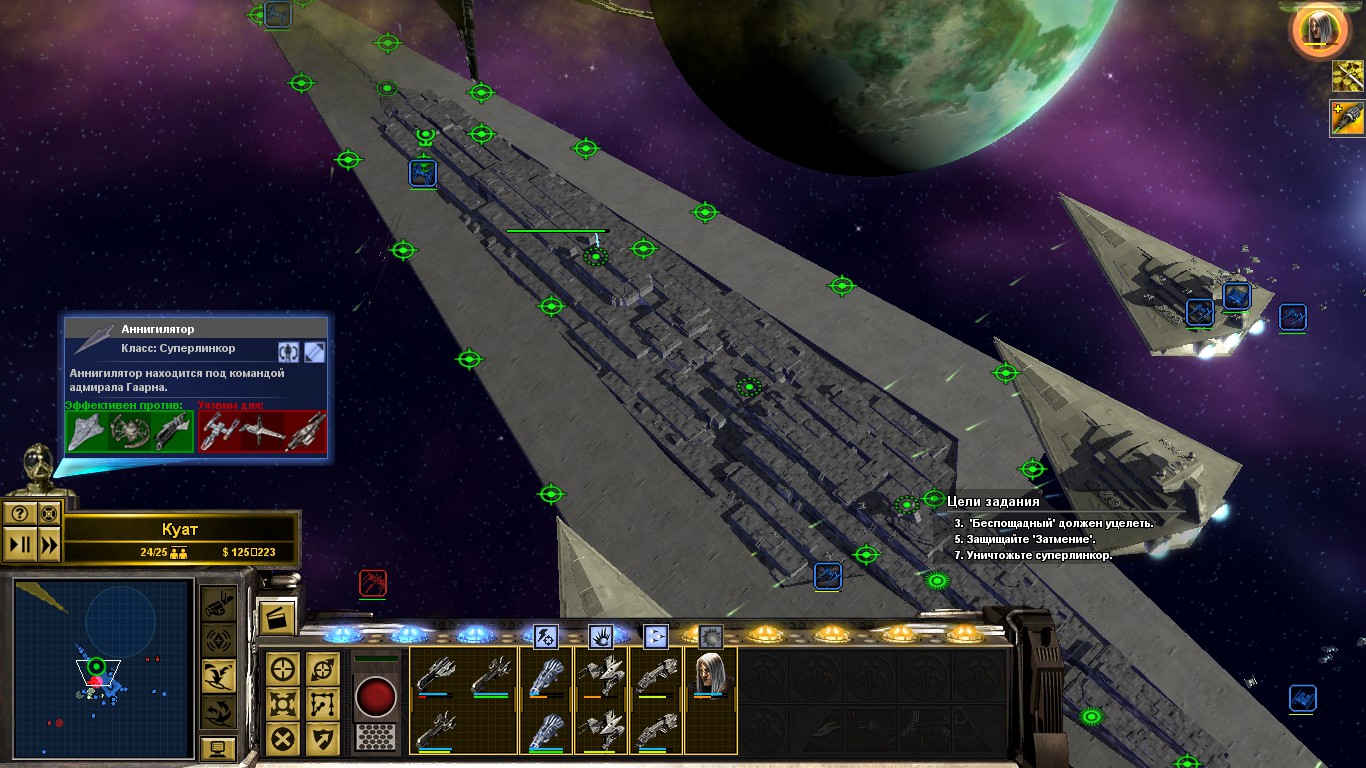Click the green progress bar above the red button
Image resolution: width=1366 pixels, height=768 pixels.
coord(374,658)
